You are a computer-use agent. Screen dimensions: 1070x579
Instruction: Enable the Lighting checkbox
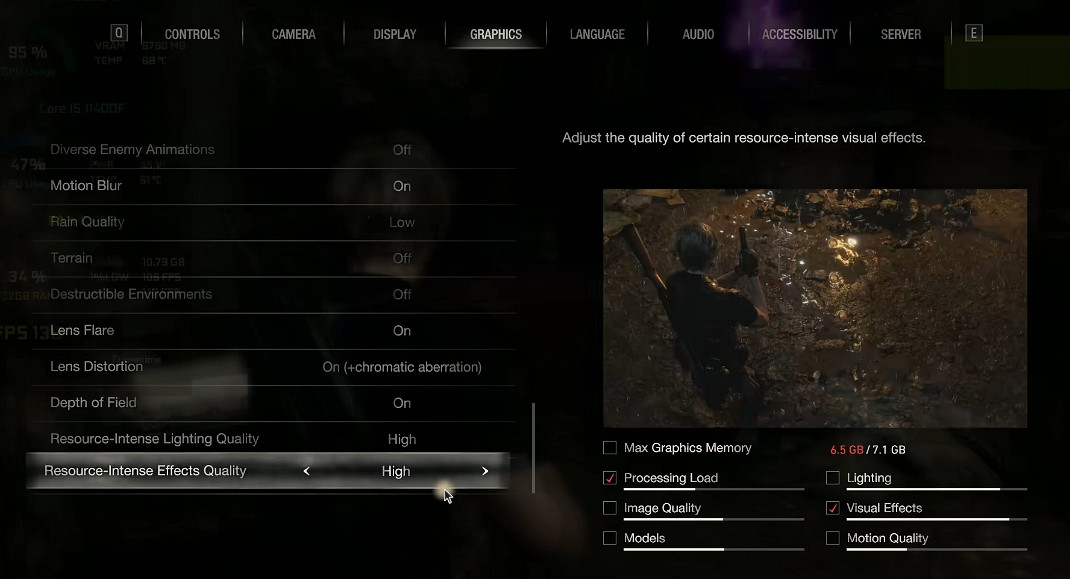coord(833,478)
